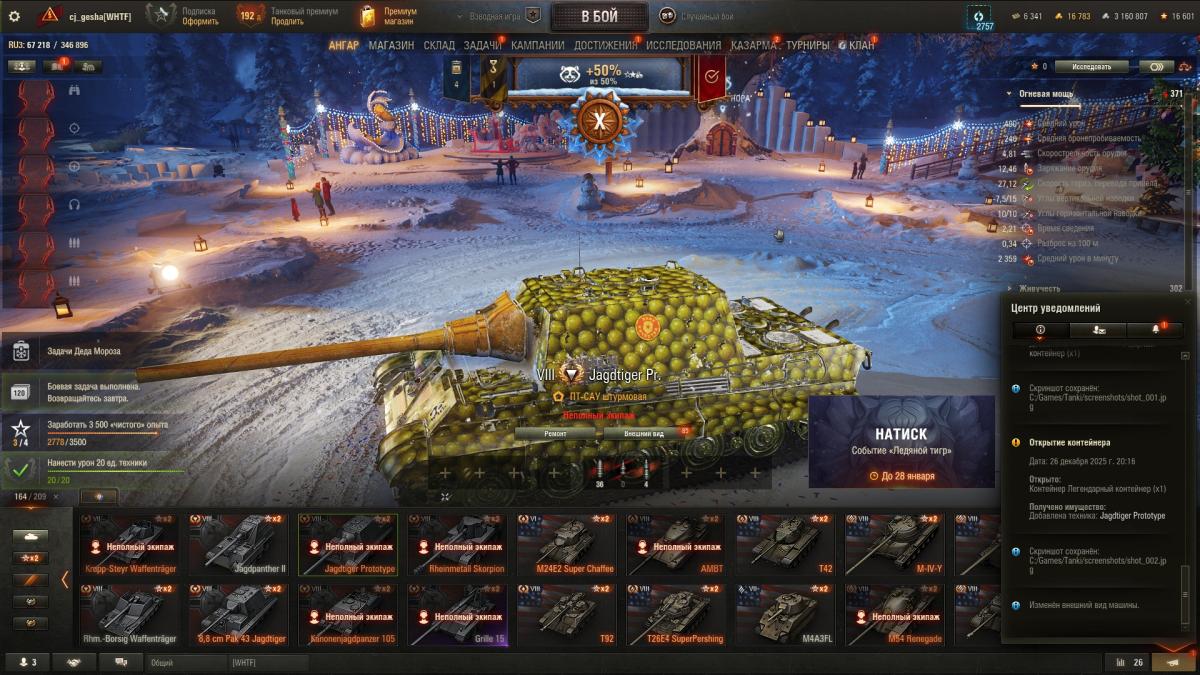The image size is (1200, 675).
Task: Switch to the СКЛАД tab
Action: 439,45
